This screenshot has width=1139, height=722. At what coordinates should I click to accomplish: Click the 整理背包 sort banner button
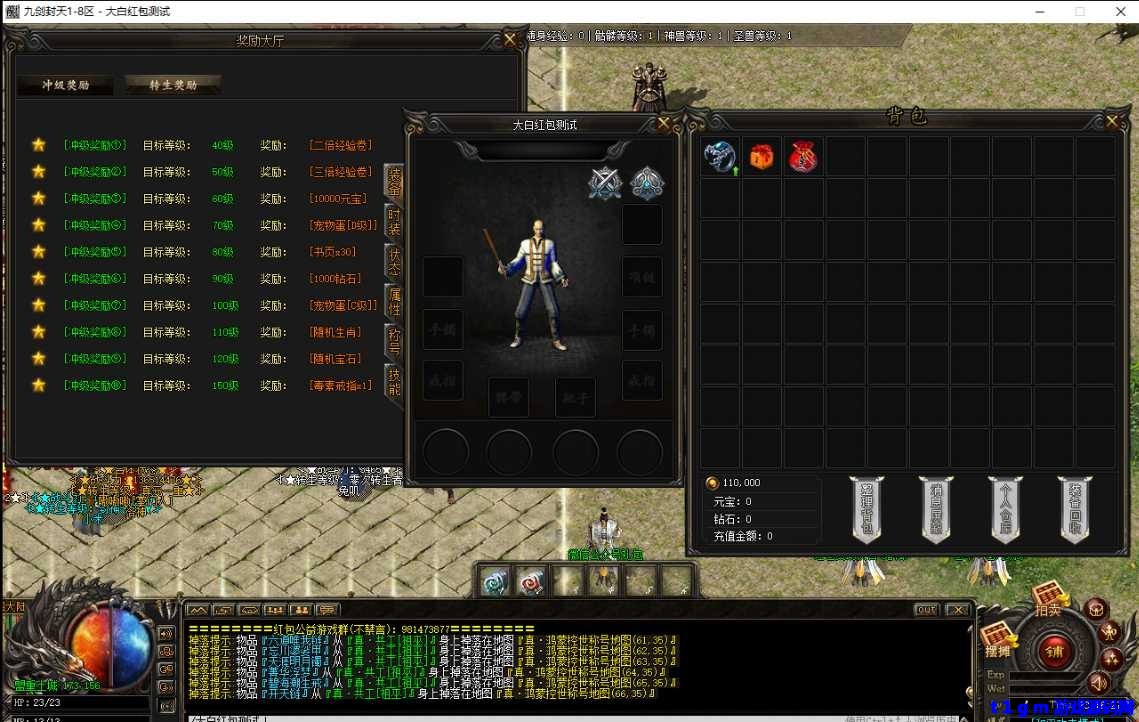[867, 509]
